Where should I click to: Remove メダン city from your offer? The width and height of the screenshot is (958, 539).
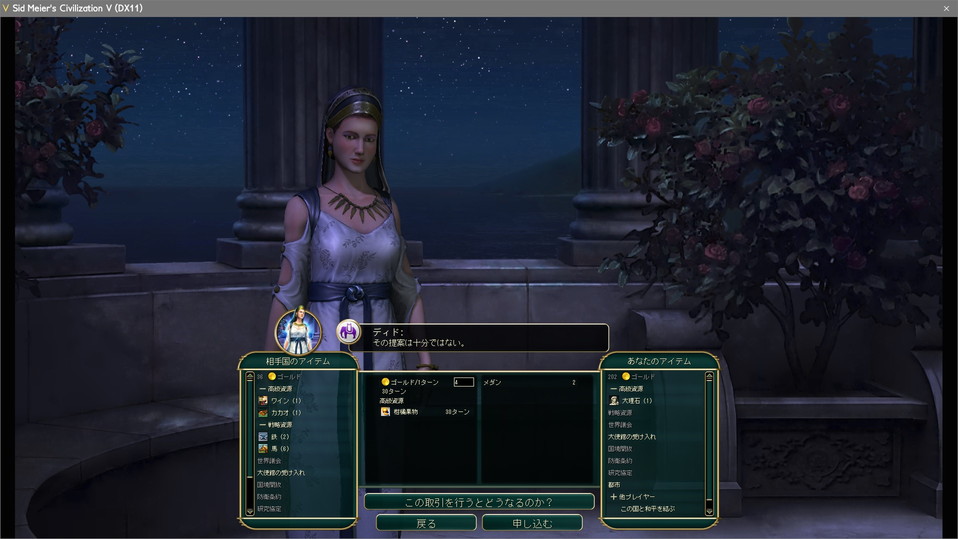(493, 382)
